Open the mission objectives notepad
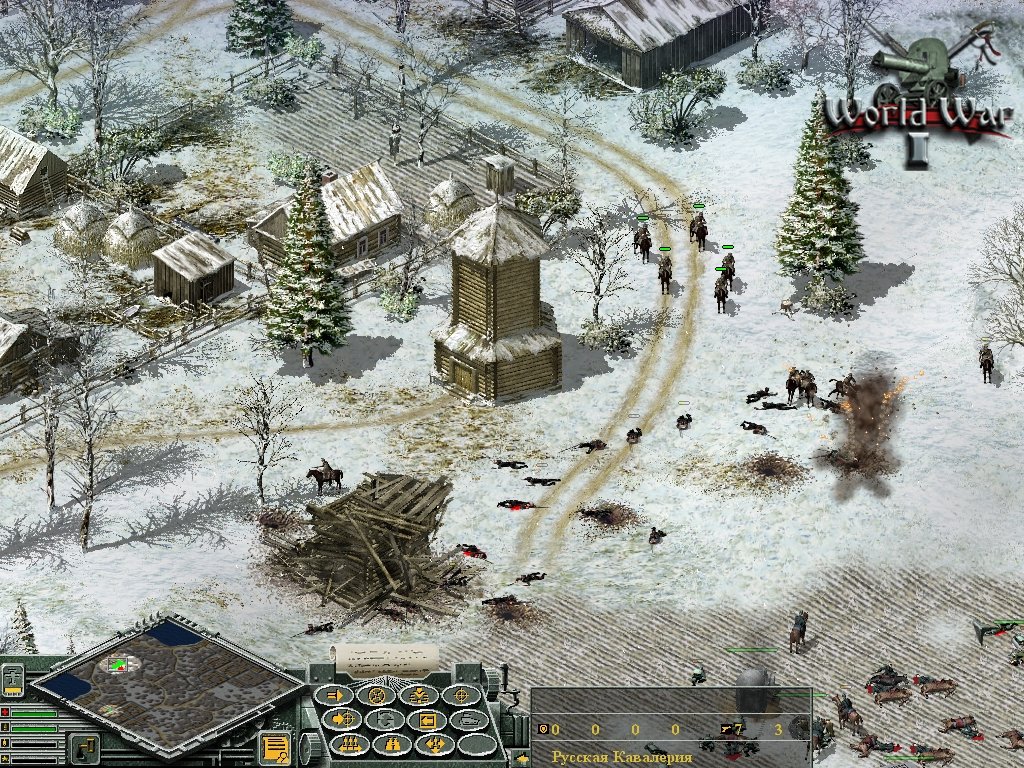The height and width of the screenshot is (768, 1024). tap(275, 746)
